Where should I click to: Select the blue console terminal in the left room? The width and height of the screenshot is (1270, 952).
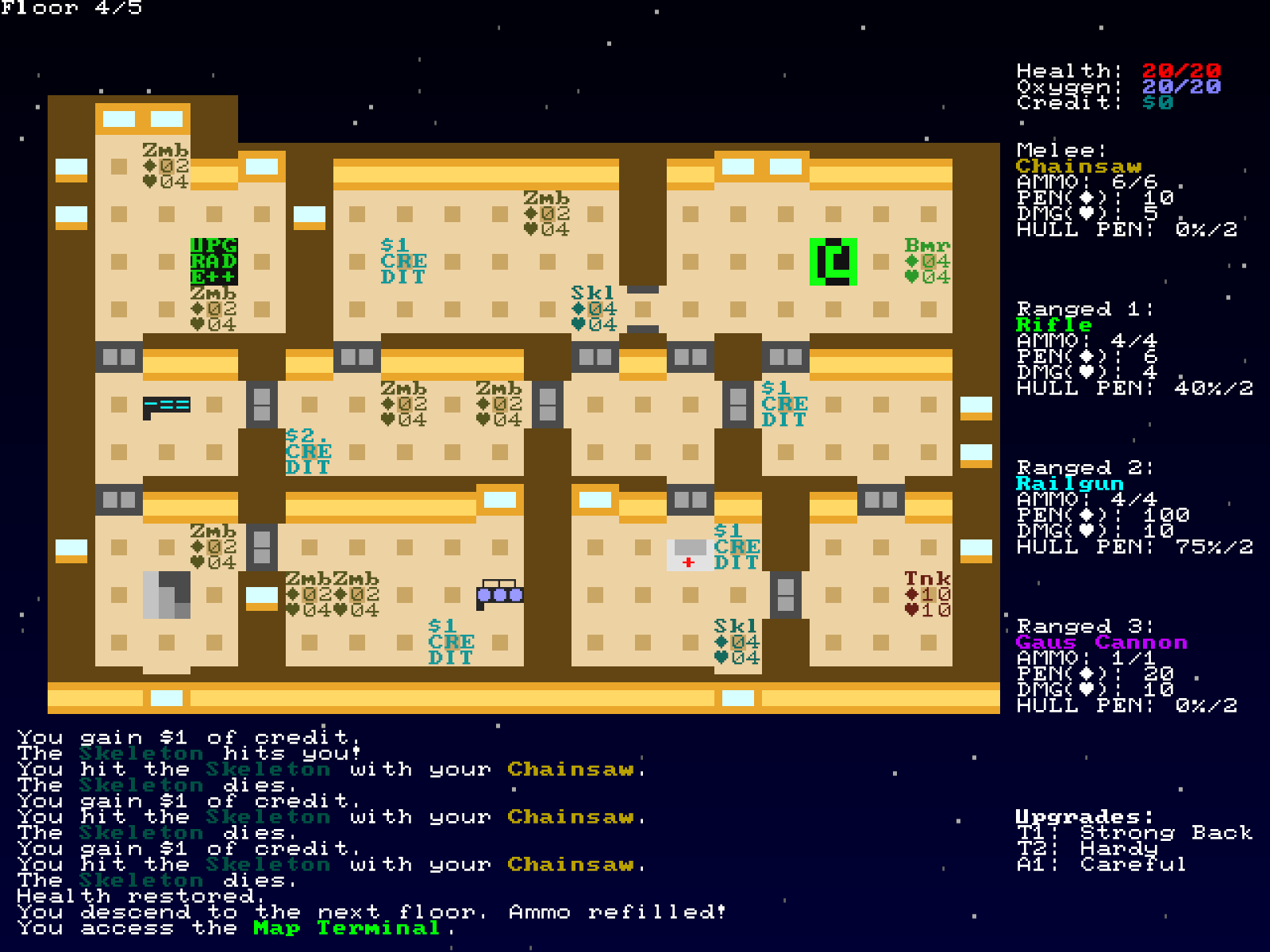167,405
